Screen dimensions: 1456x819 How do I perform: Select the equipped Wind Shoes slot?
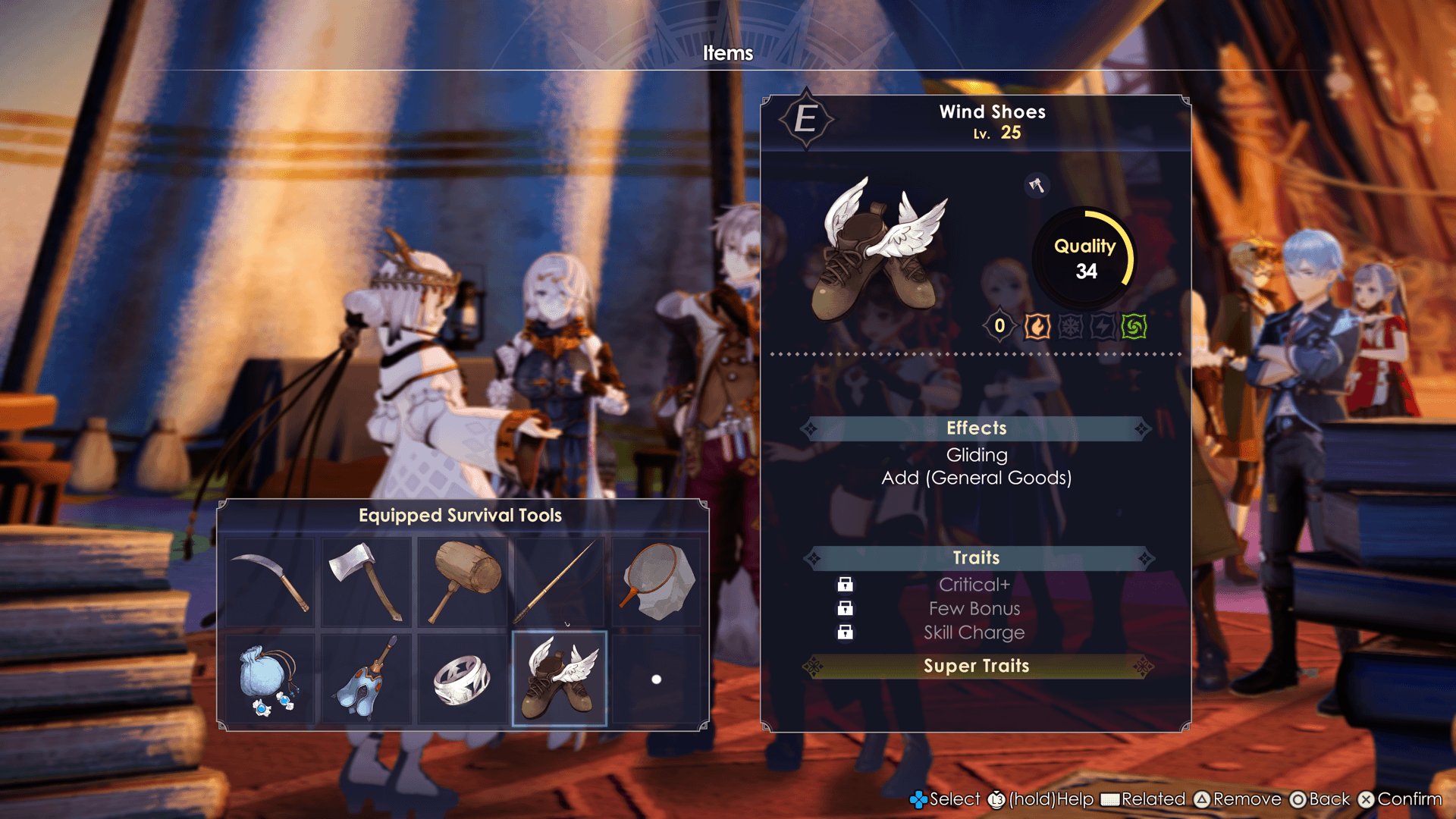560,679
